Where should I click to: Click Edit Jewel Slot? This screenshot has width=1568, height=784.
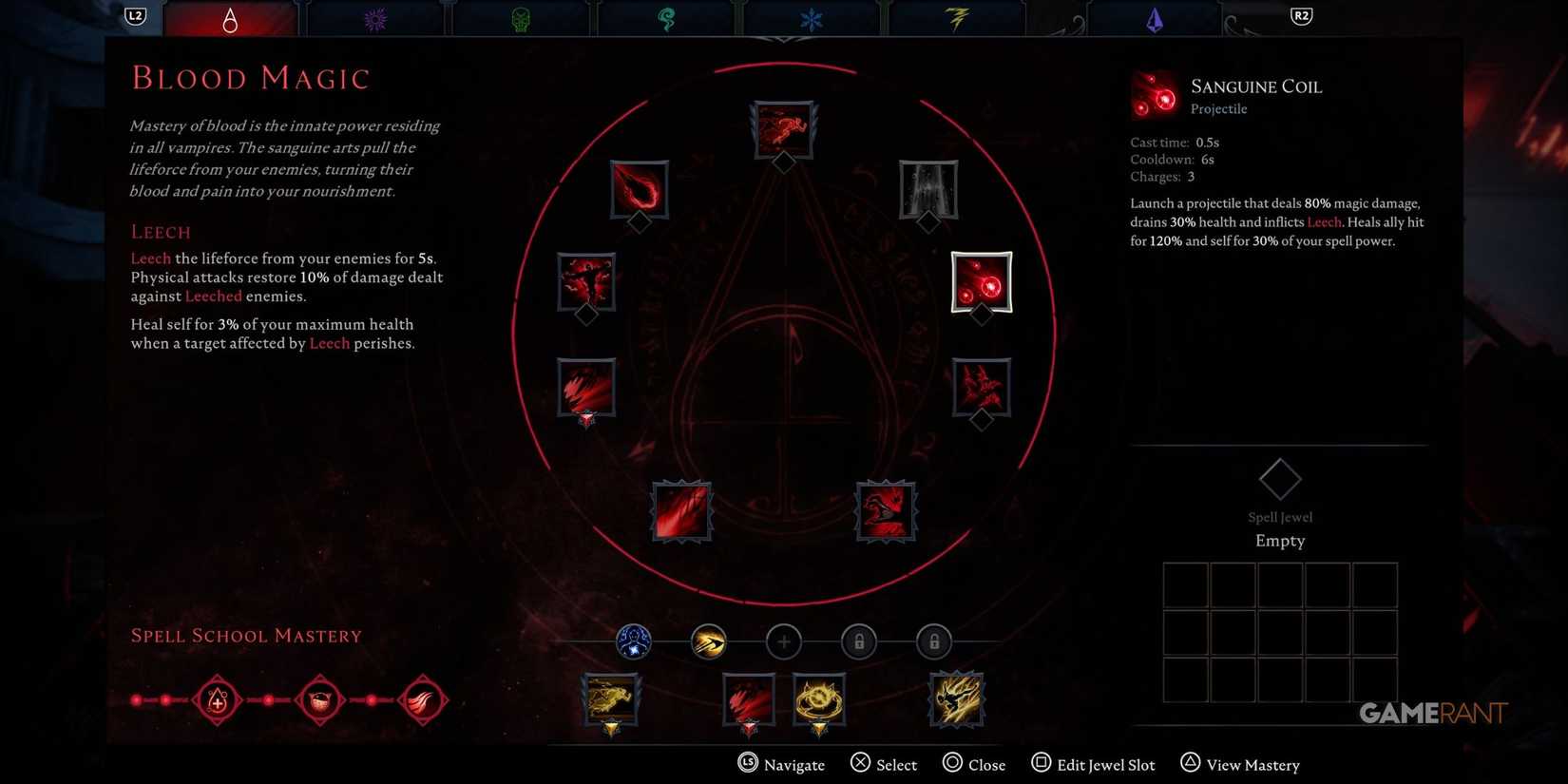pos(1093,764)
